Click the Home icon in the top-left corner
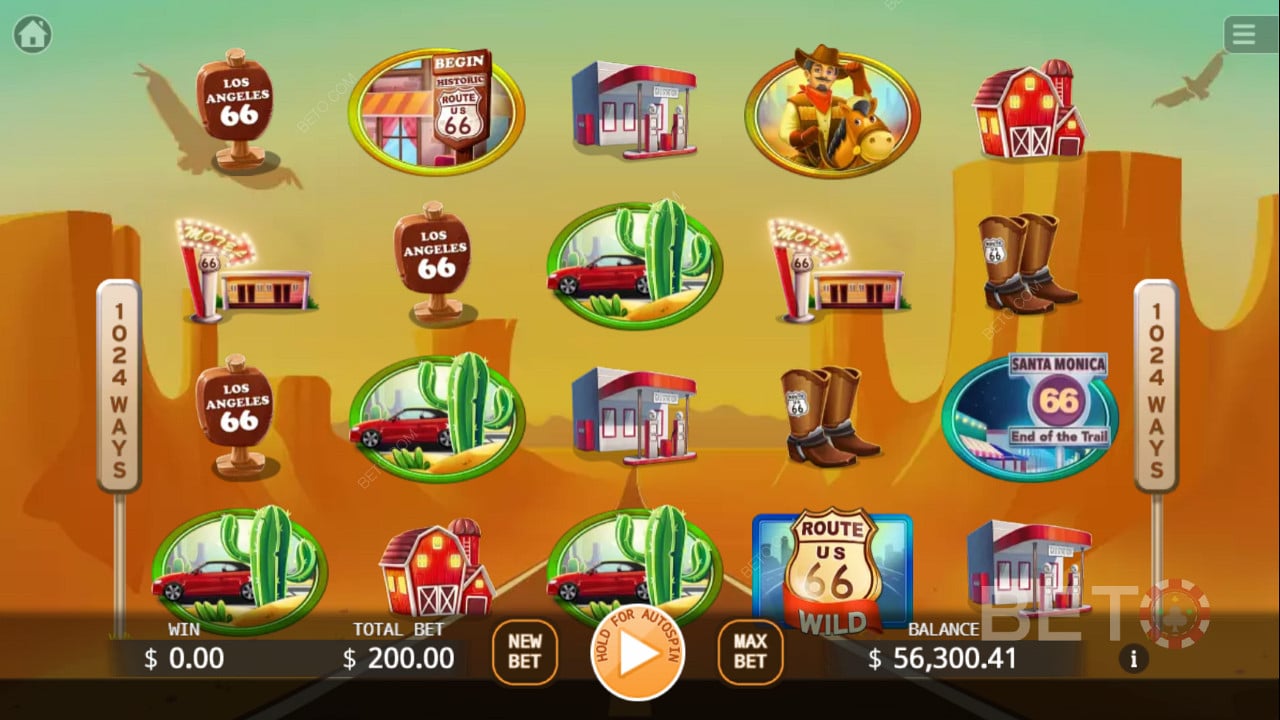1280x720 pixels. pos(33,33)
